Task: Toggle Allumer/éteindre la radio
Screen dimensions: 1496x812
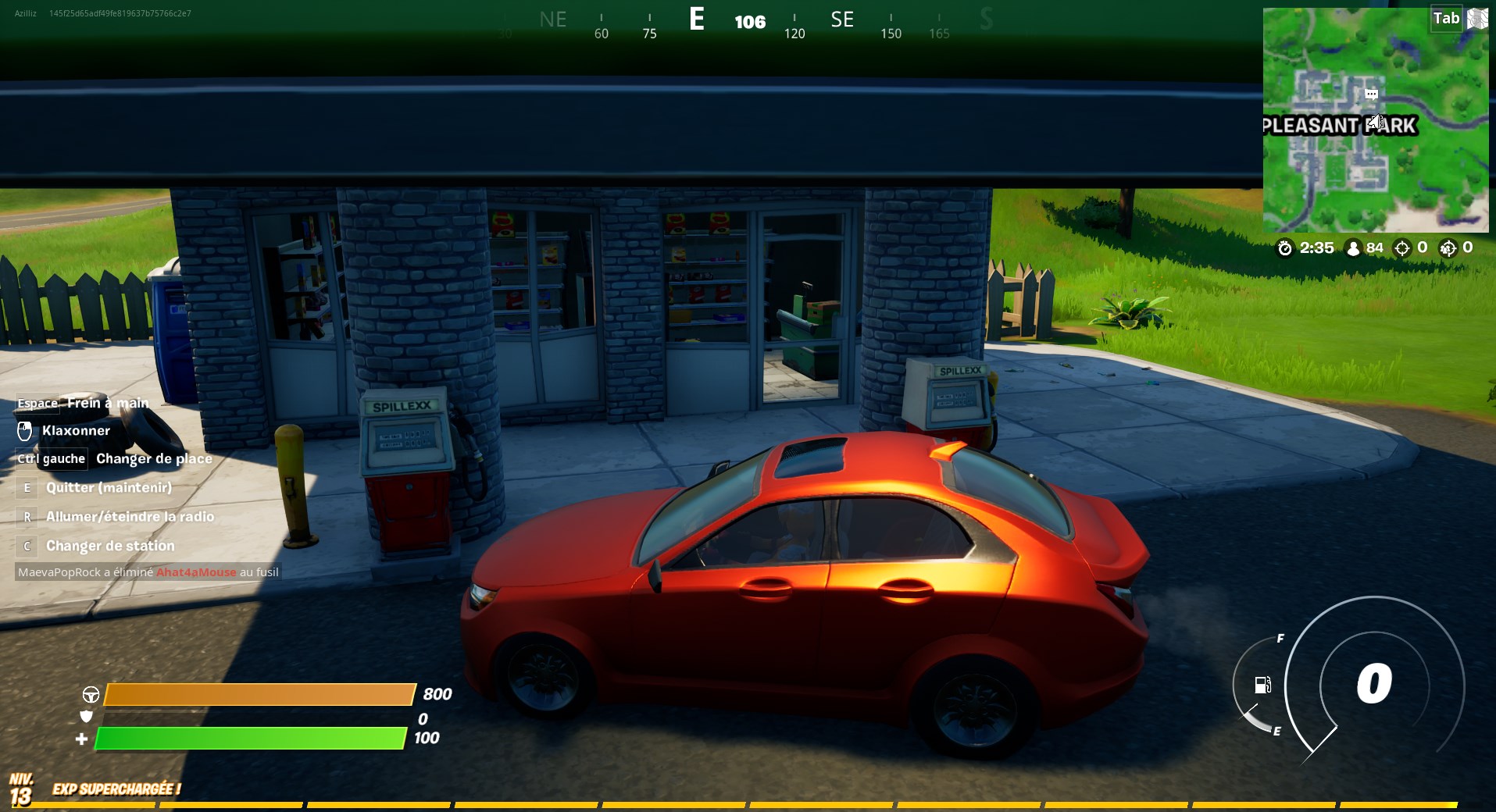Action: (x=130, y=516)
